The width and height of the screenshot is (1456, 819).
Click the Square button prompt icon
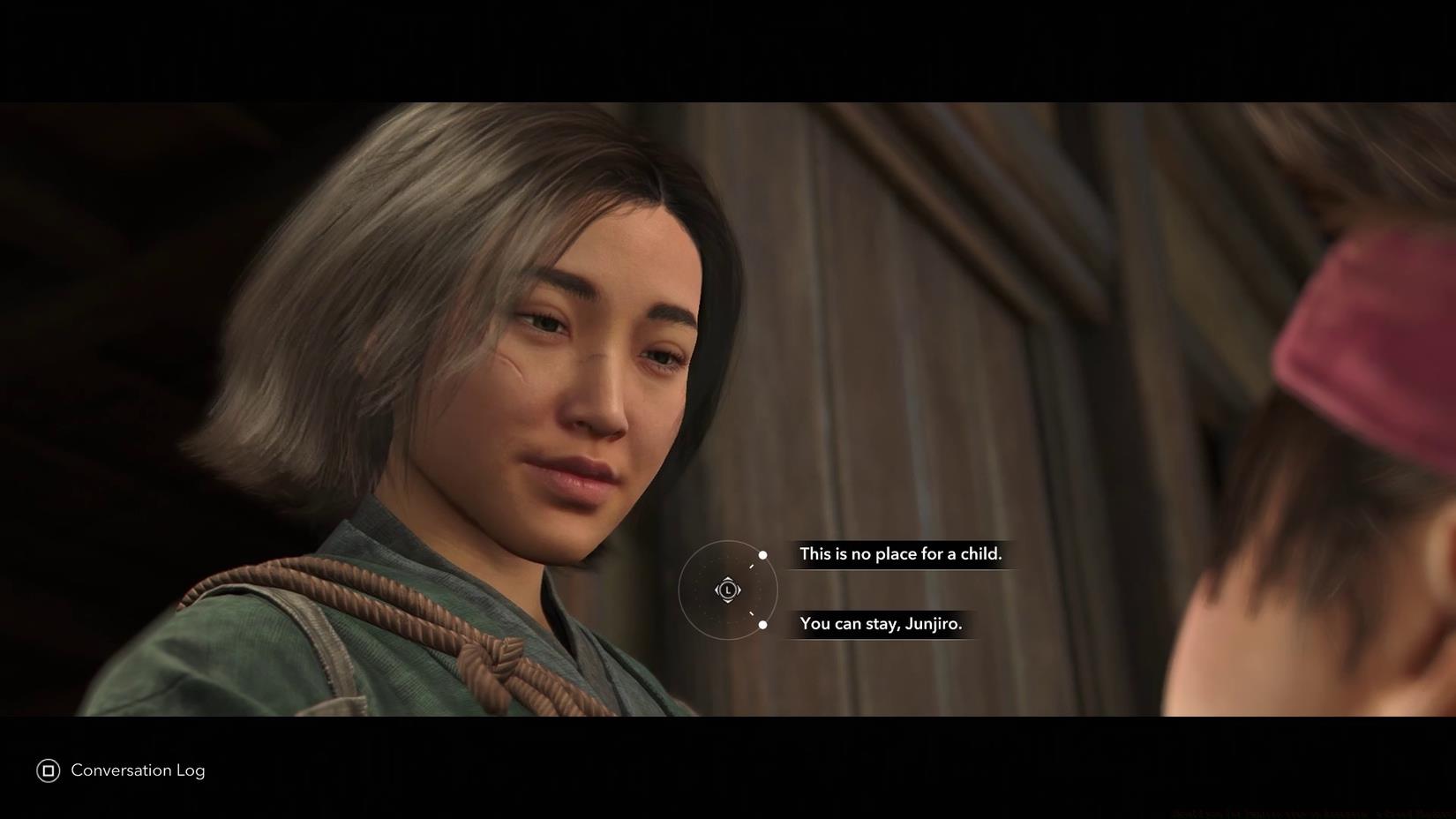point(48,770)
